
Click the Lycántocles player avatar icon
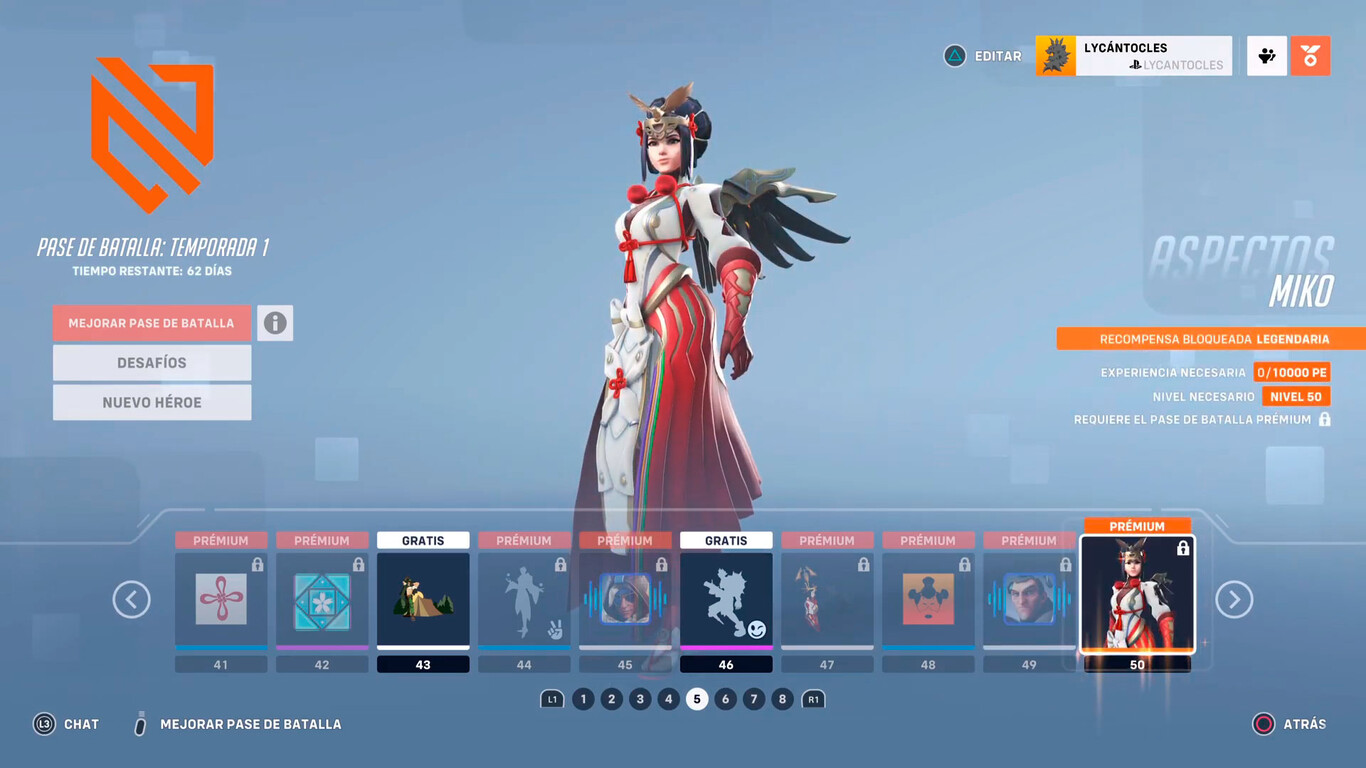pyautogui.click(x=1056, y=56)
